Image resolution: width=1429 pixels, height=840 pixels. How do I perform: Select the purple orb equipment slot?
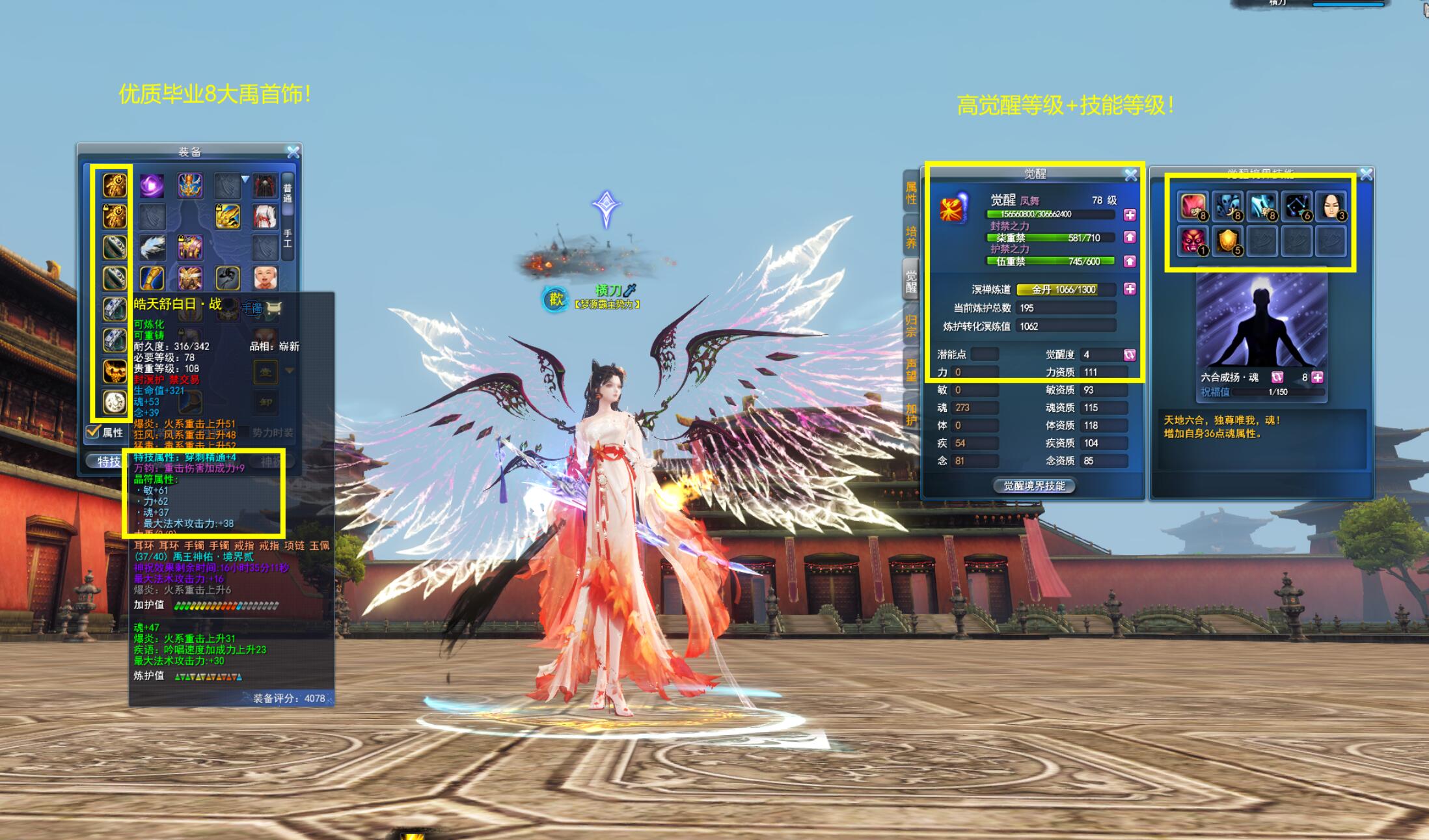[x=152, y=186]
